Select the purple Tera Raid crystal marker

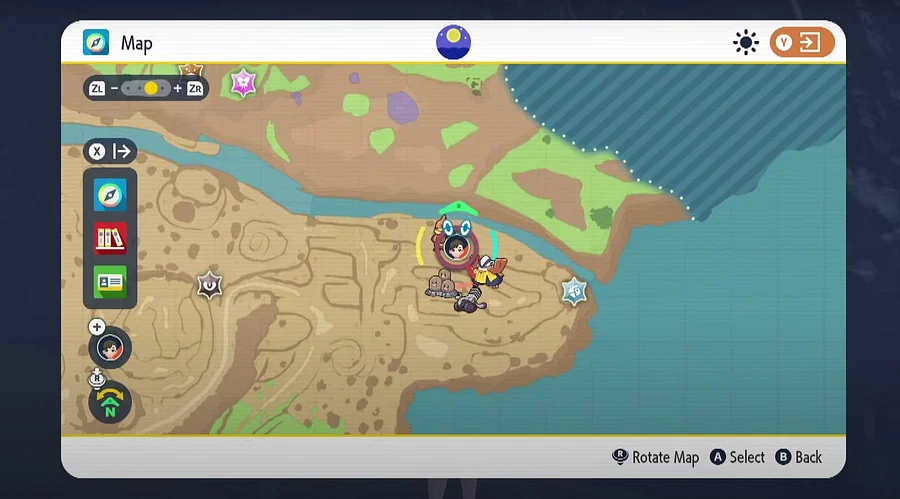click(x=244, y=82)
